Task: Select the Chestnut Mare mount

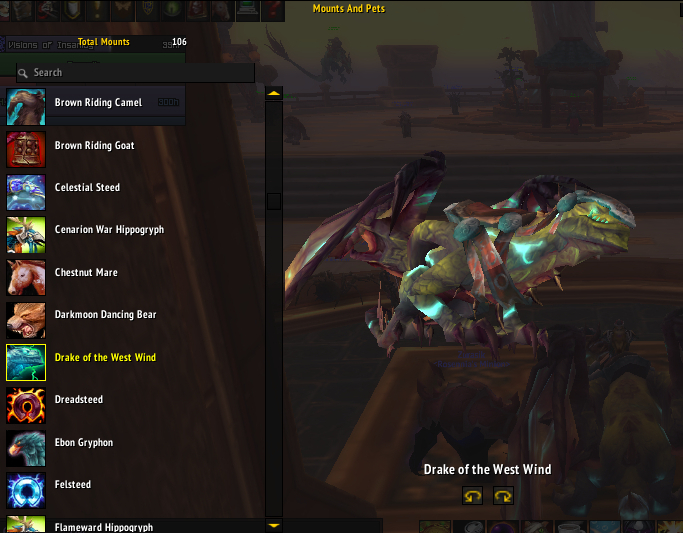Action: pyautogui.click(x=85, y=273)
